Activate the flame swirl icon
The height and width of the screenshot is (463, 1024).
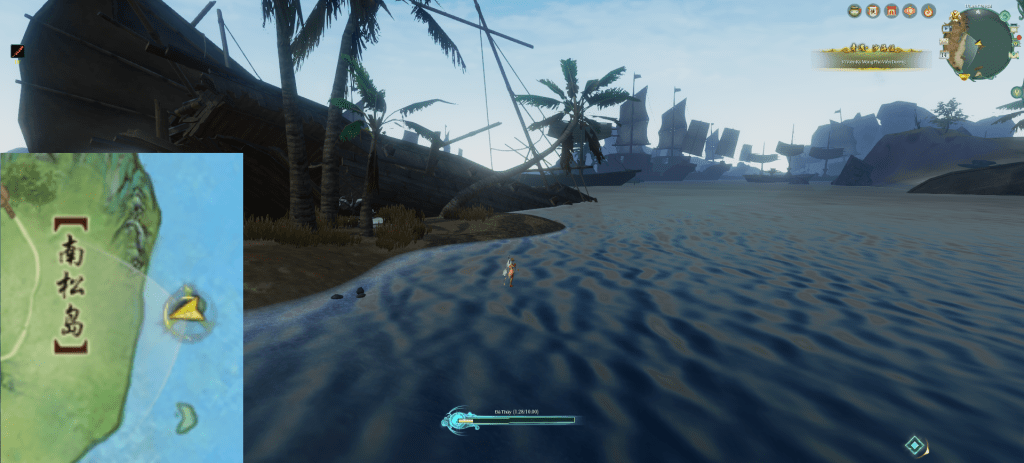928,11
